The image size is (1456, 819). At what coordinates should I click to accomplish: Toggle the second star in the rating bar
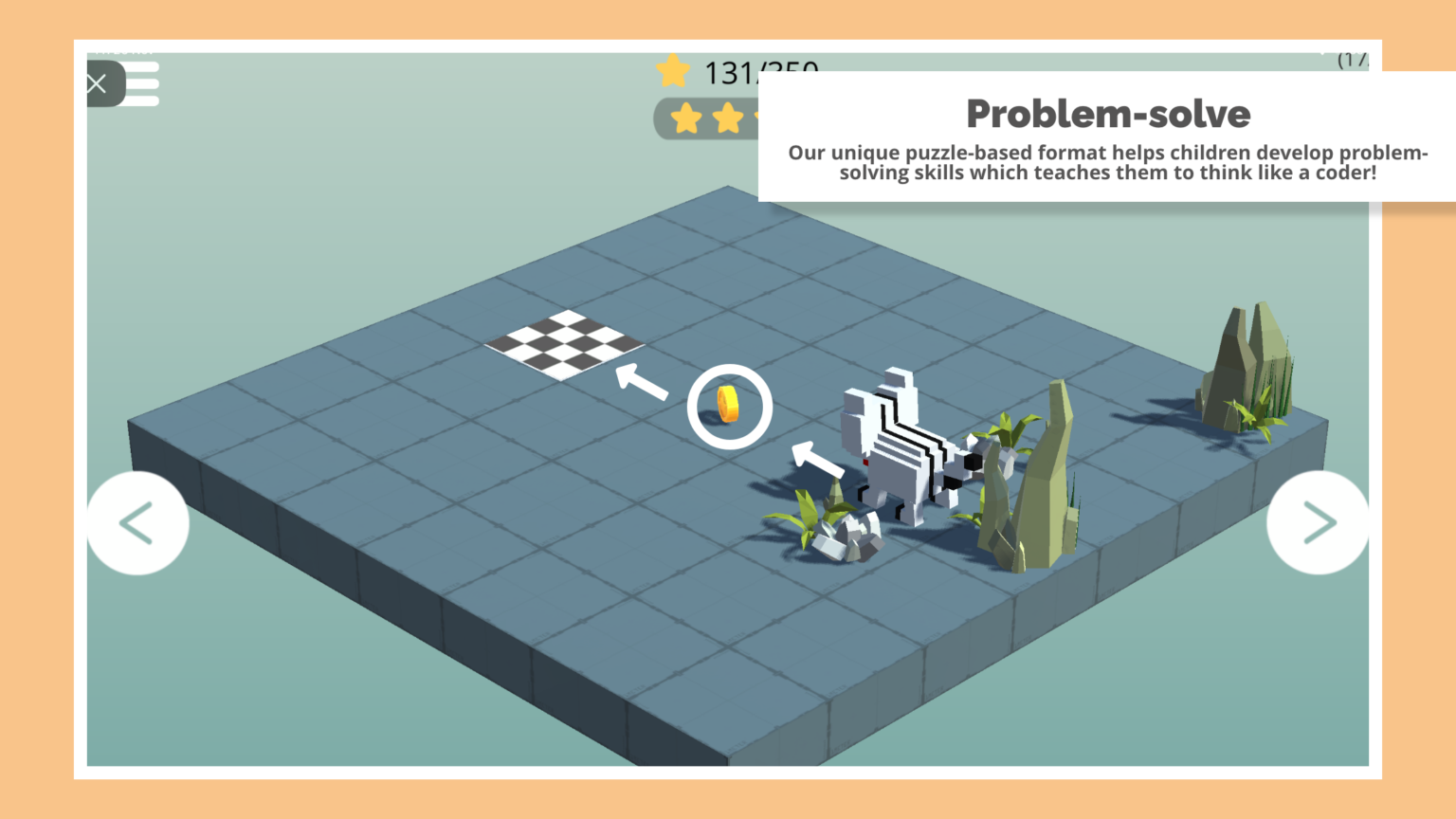pos(727,119)
